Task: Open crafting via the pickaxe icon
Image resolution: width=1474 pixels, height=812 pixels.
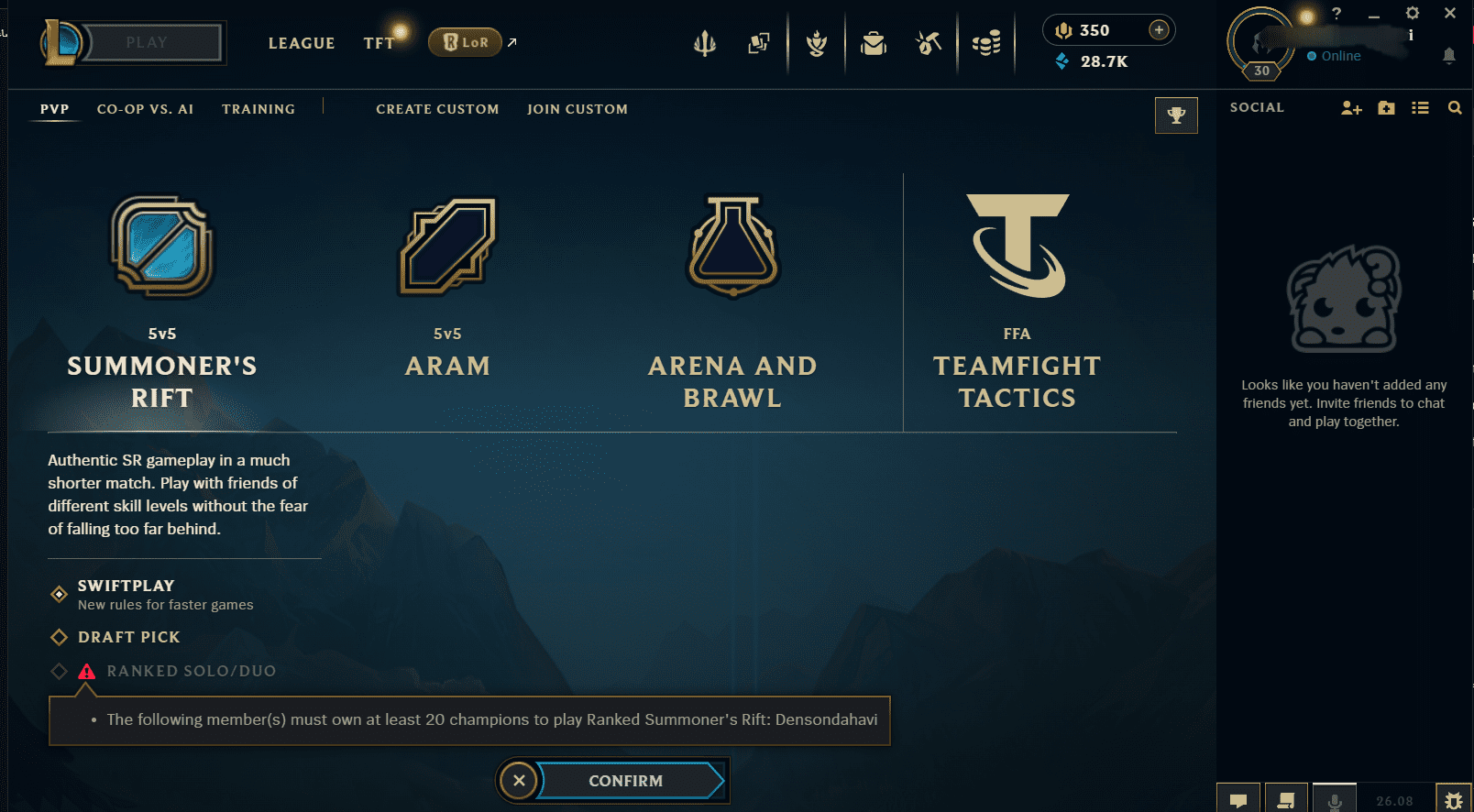Action: tap(929, 43)
